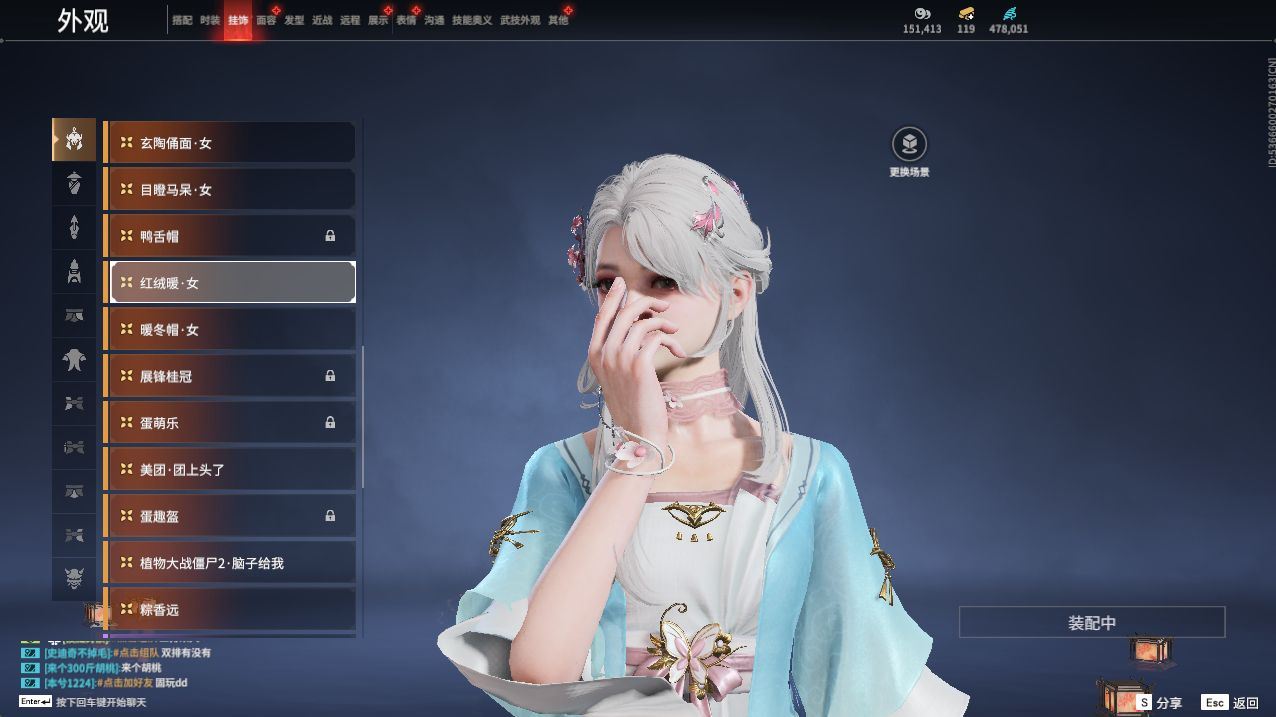Select the 展锋桂冠 entry
1276x717 pixels.
coord(230,376)
